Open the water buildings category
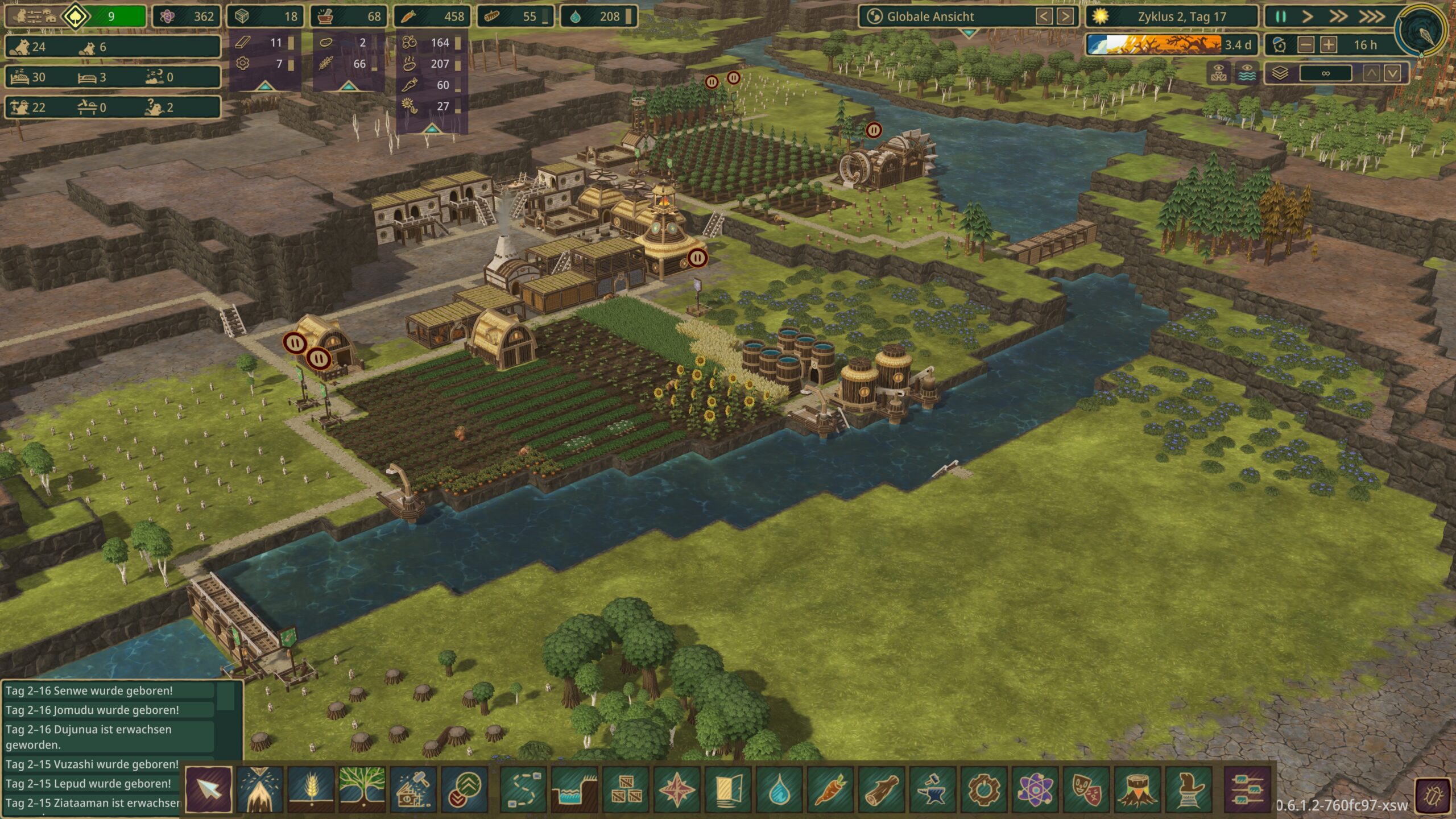1456x819 pixels. click(779, 789)
